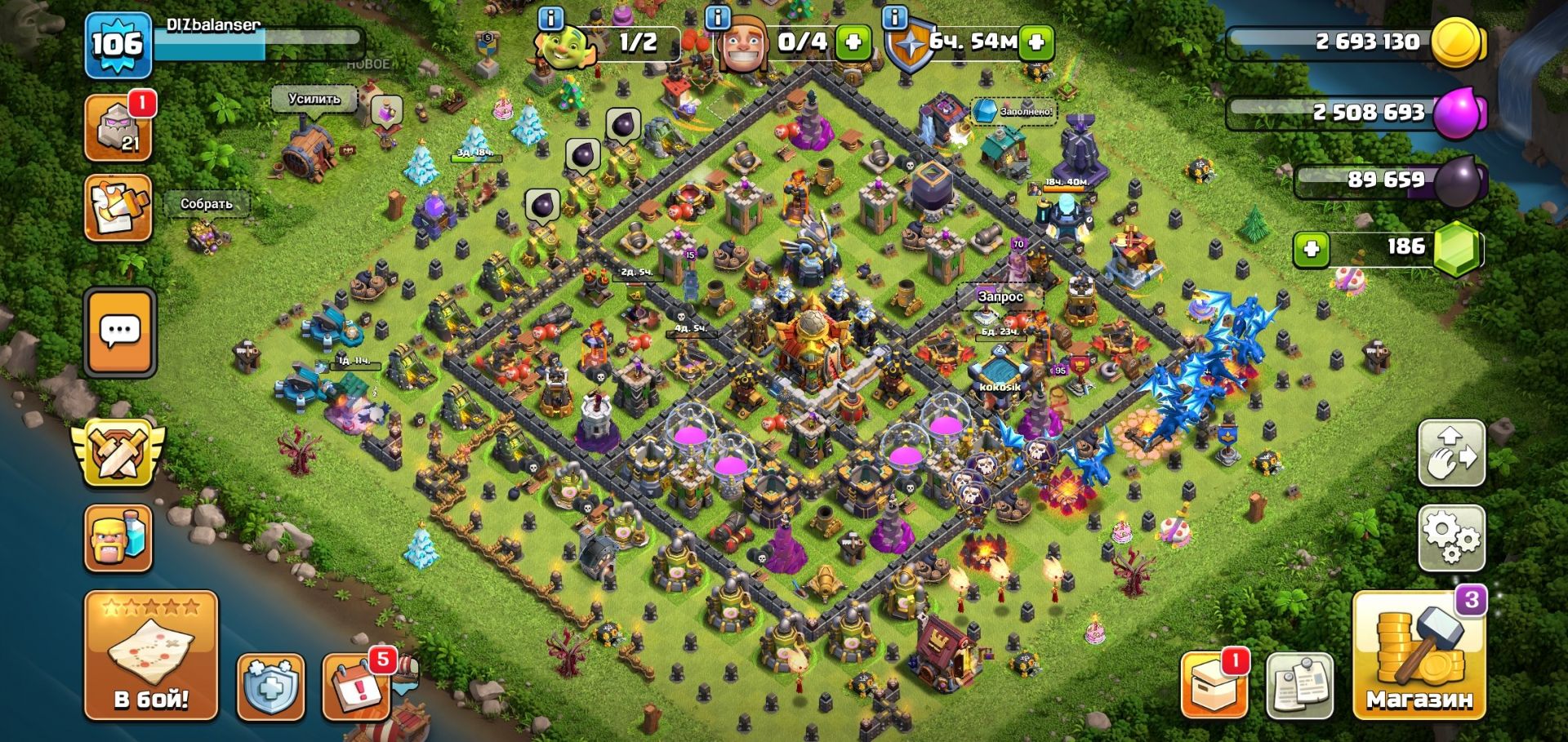Viewport: 1568px width, 742px height.
Task: Open the tasks clipboard icon on left
Action: pos(118,208)
